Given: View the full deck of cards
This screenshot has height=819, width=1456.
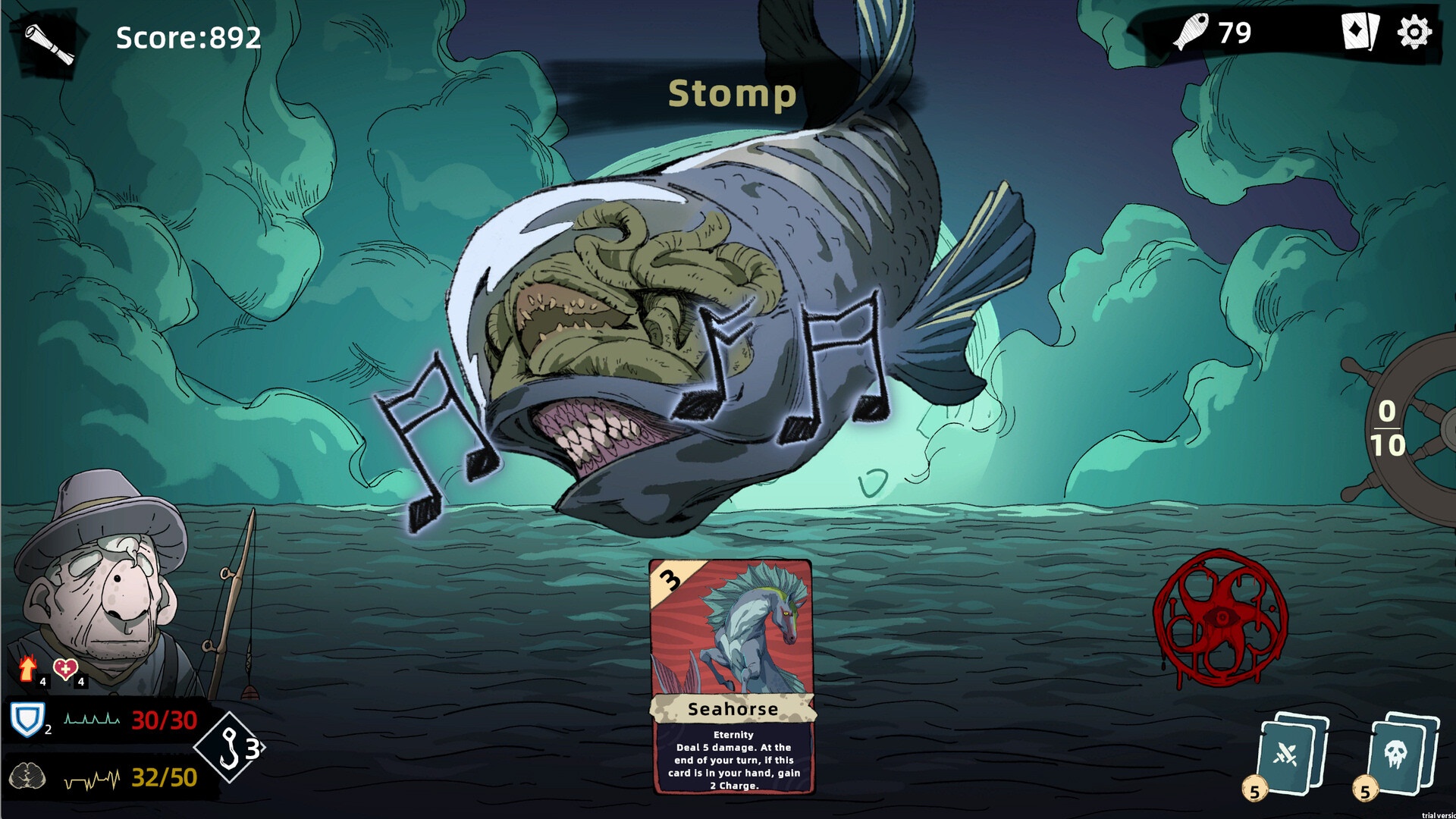Looking at the screenshot, I should pyautogui.click(x=1360, y=33).
